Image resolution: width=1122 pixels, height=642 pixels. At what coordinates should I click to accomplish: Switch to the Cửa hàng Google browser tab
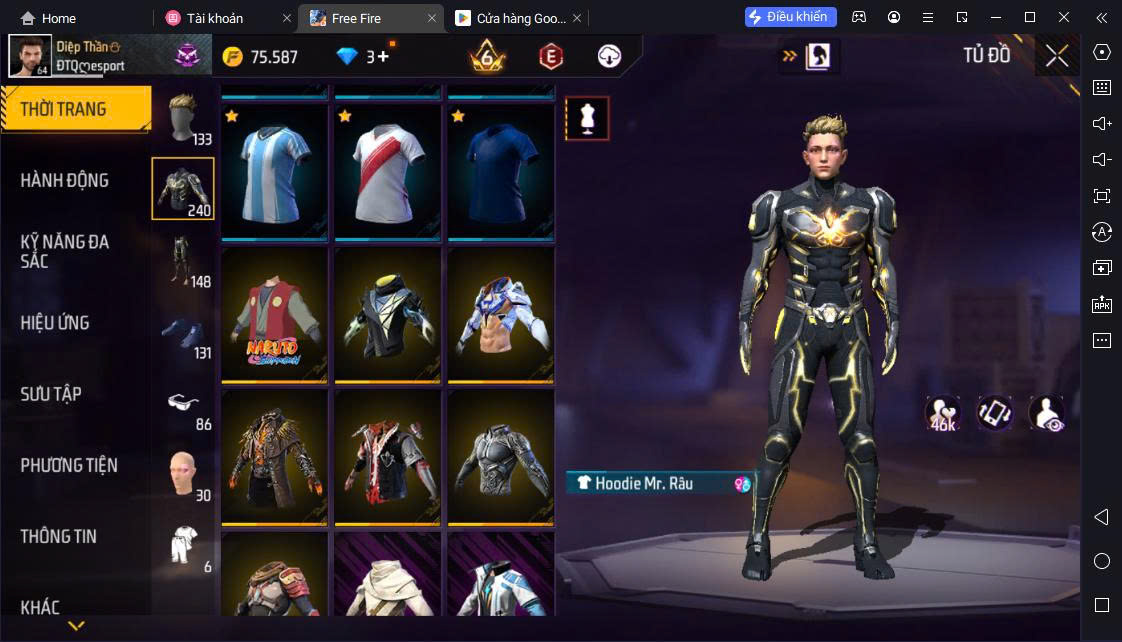point(509,18)
